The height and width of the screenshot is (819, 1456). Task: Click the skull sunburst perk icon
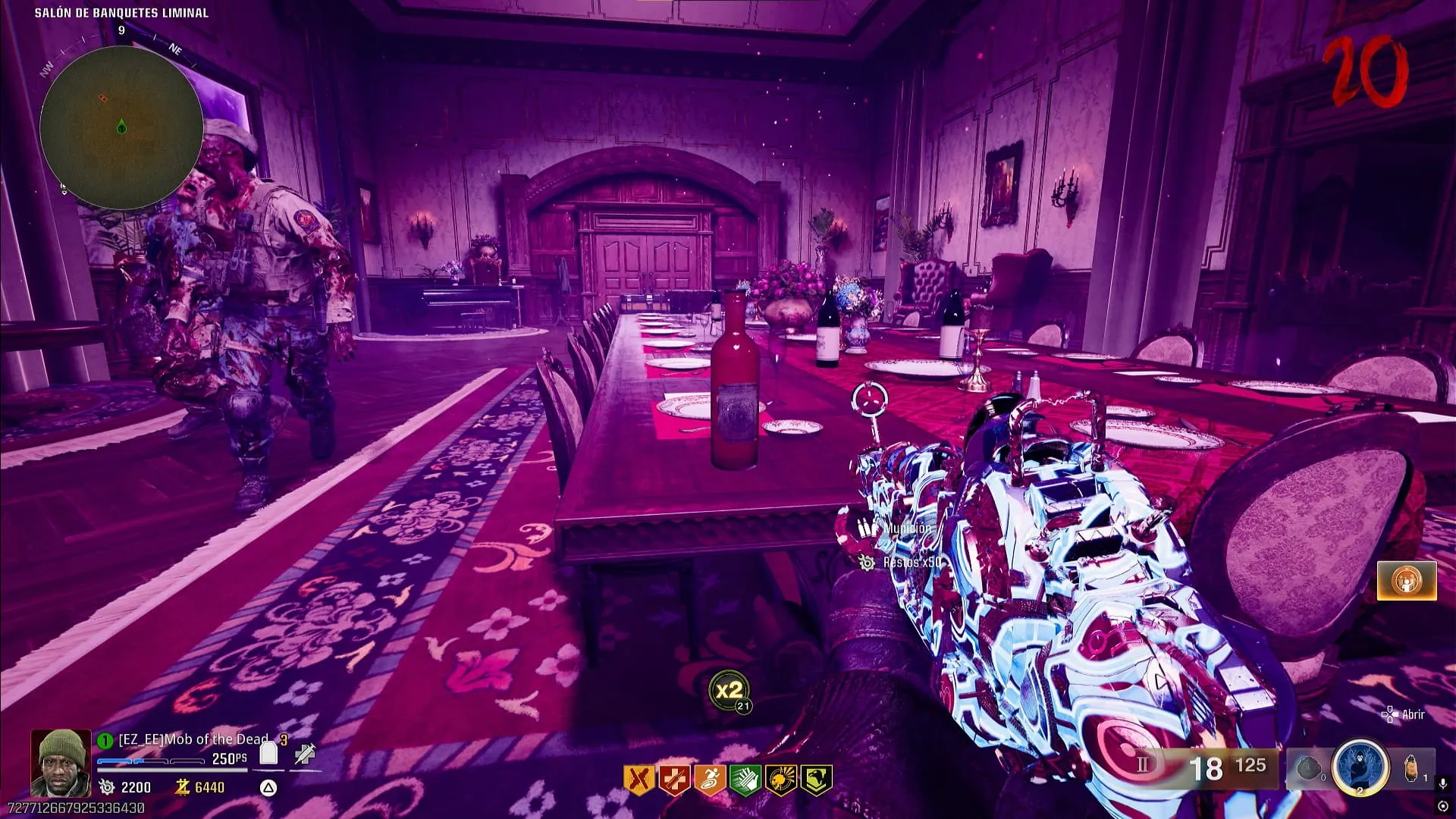pyautogui.click(x=780, y=780)
